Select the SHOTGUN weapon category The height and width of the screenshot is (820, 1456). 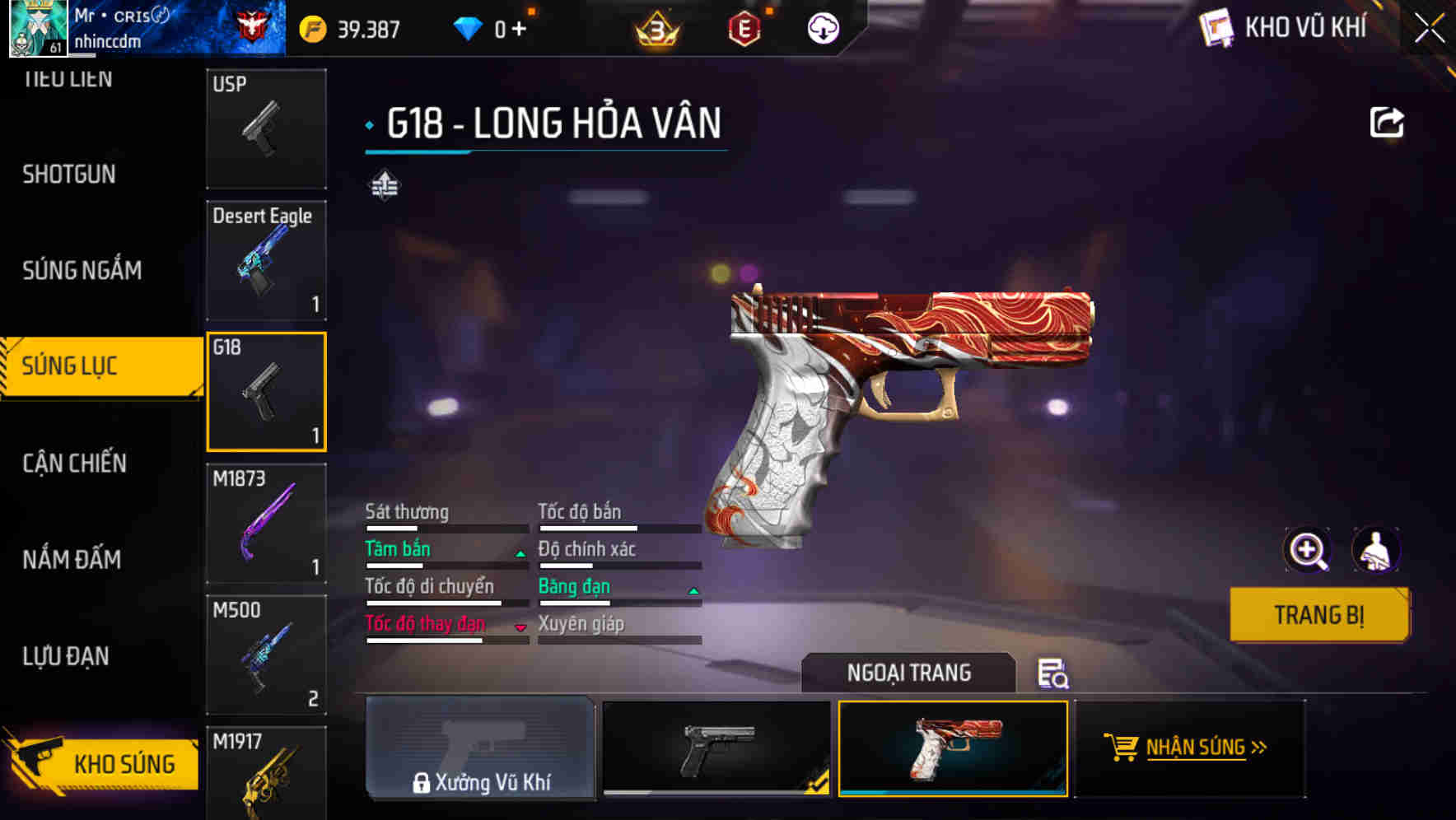(69, 175)
